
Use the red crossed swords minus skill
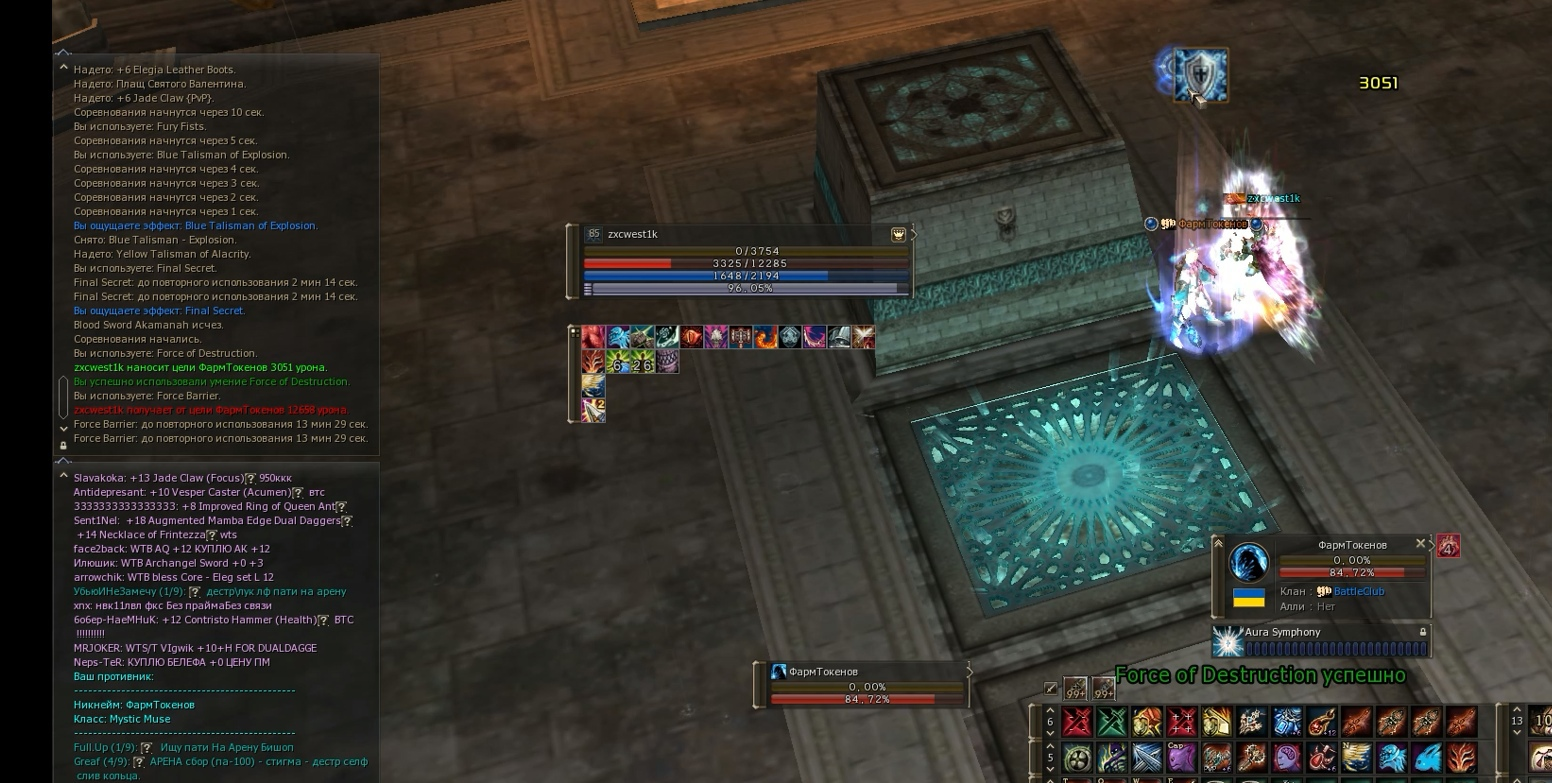click(x=1077, y=721)
